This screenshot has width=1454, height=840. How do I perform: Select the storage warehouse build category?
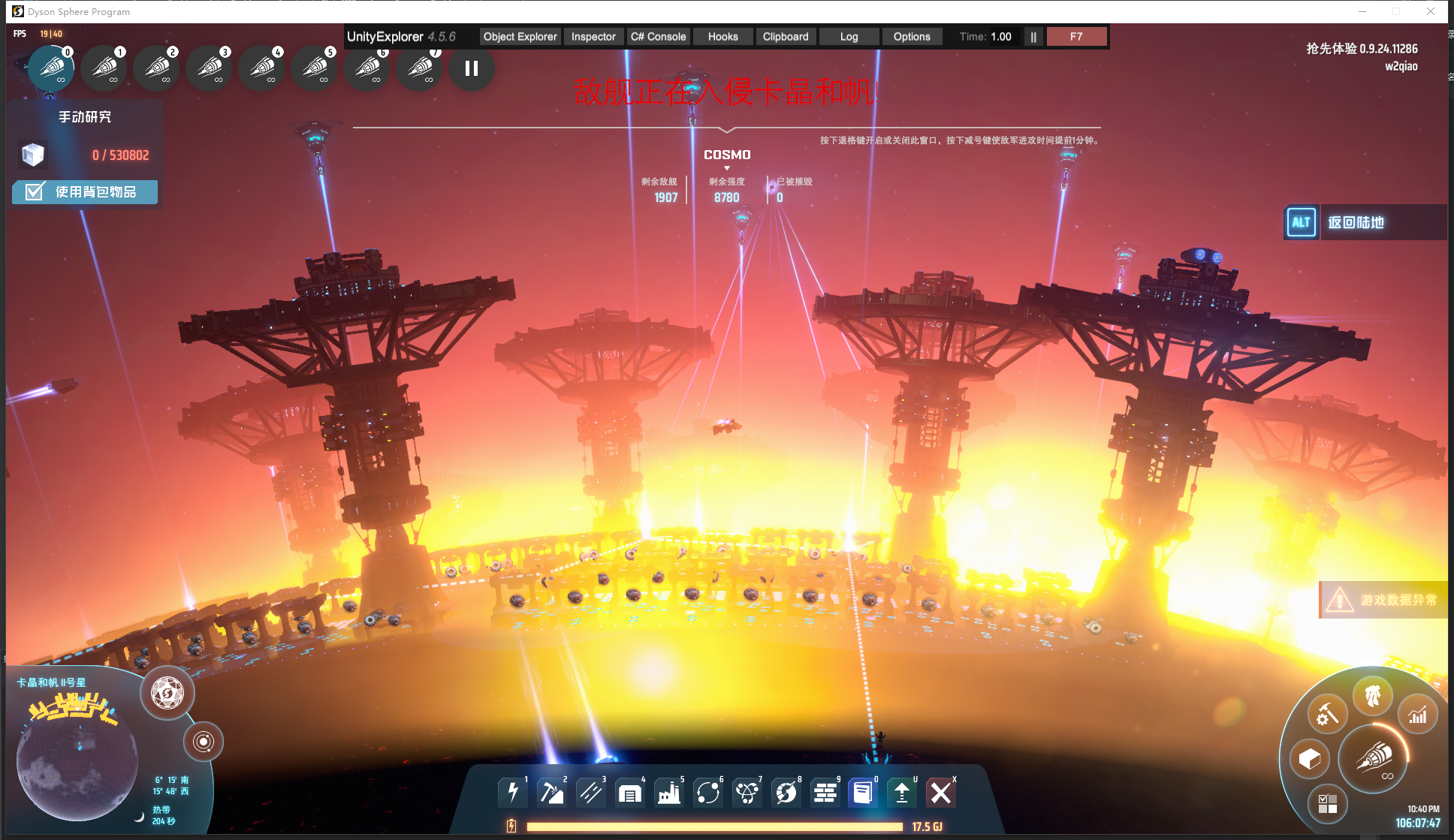tap(629, 792)
